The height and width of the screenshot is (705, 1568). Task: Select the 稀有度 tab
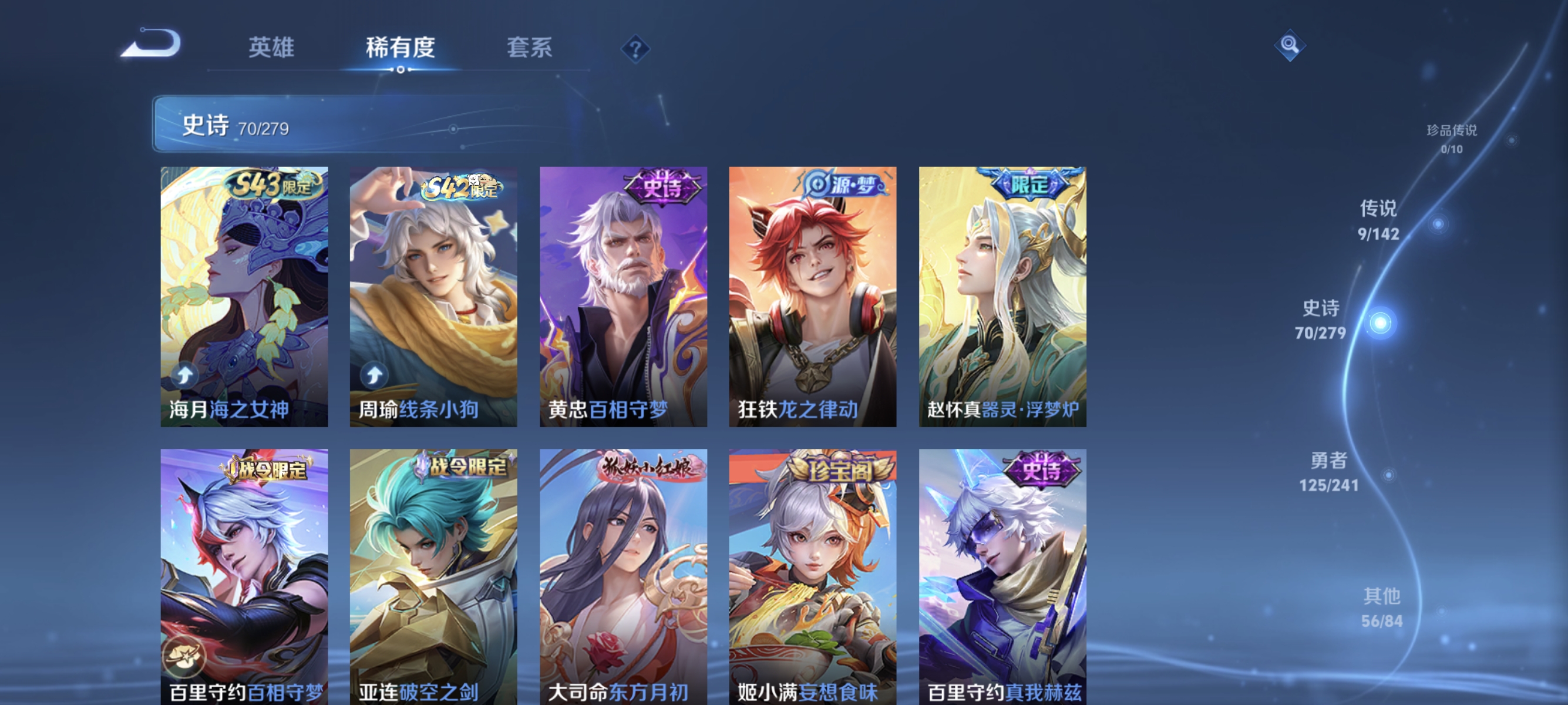pyautogui.click(x=401, y=49)
